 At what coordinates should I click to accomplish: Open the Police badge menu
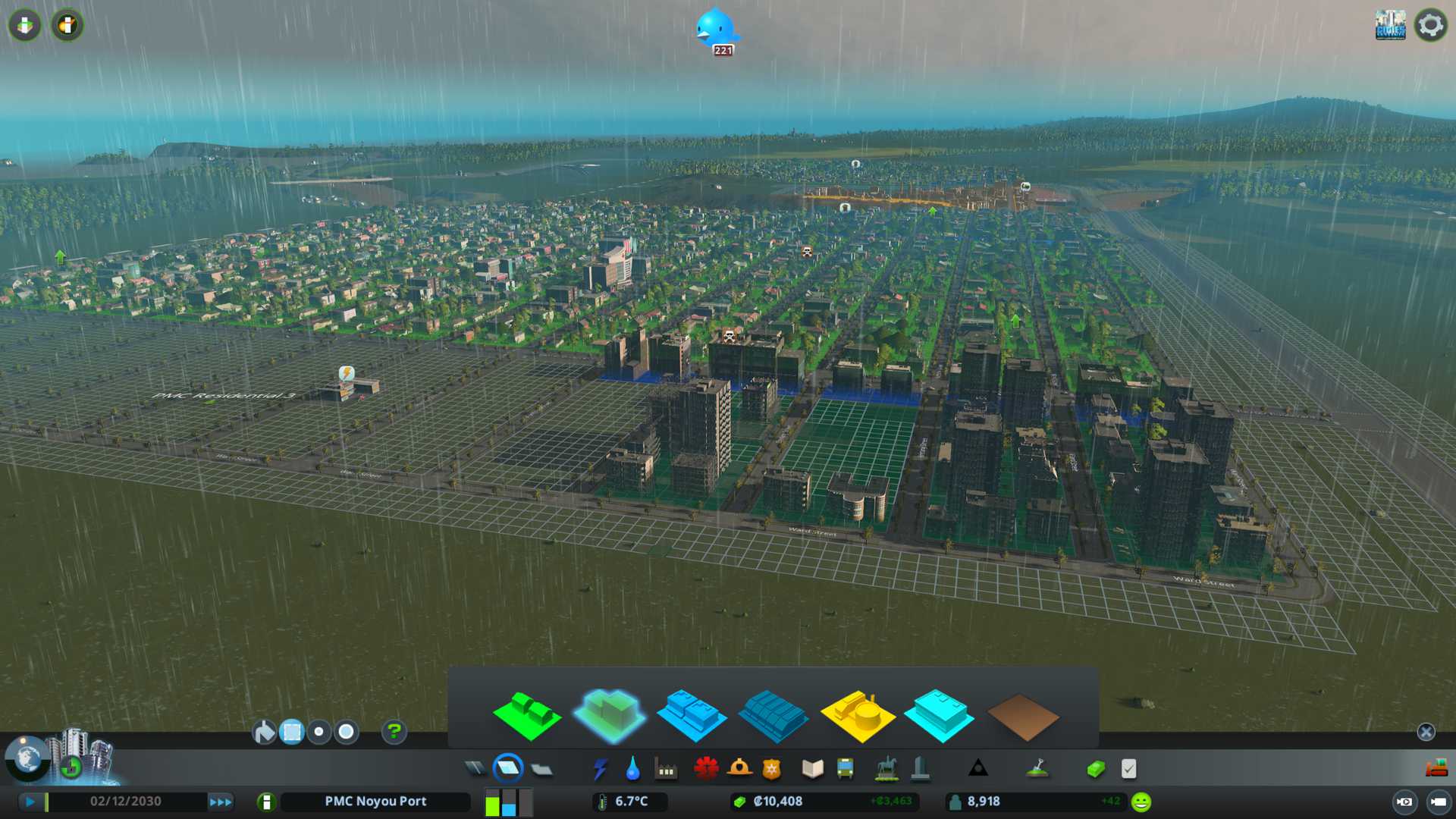[772, 769]
